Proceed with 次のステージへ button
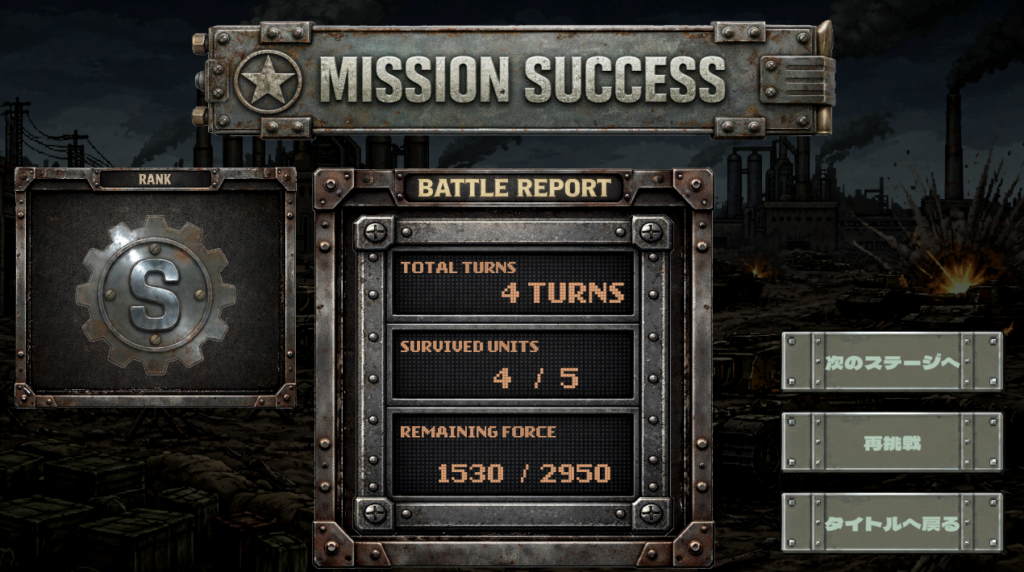 coord(891,361)
